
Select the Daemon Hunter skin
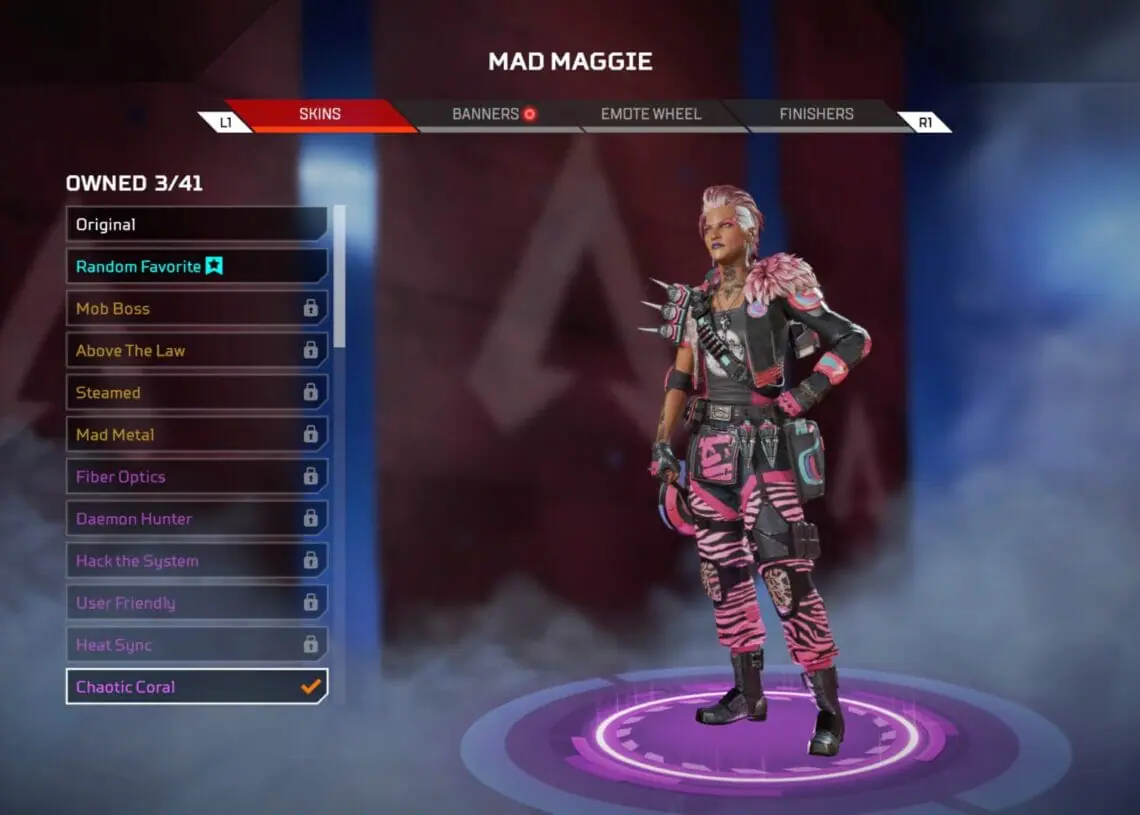click(x=196, y=518)
